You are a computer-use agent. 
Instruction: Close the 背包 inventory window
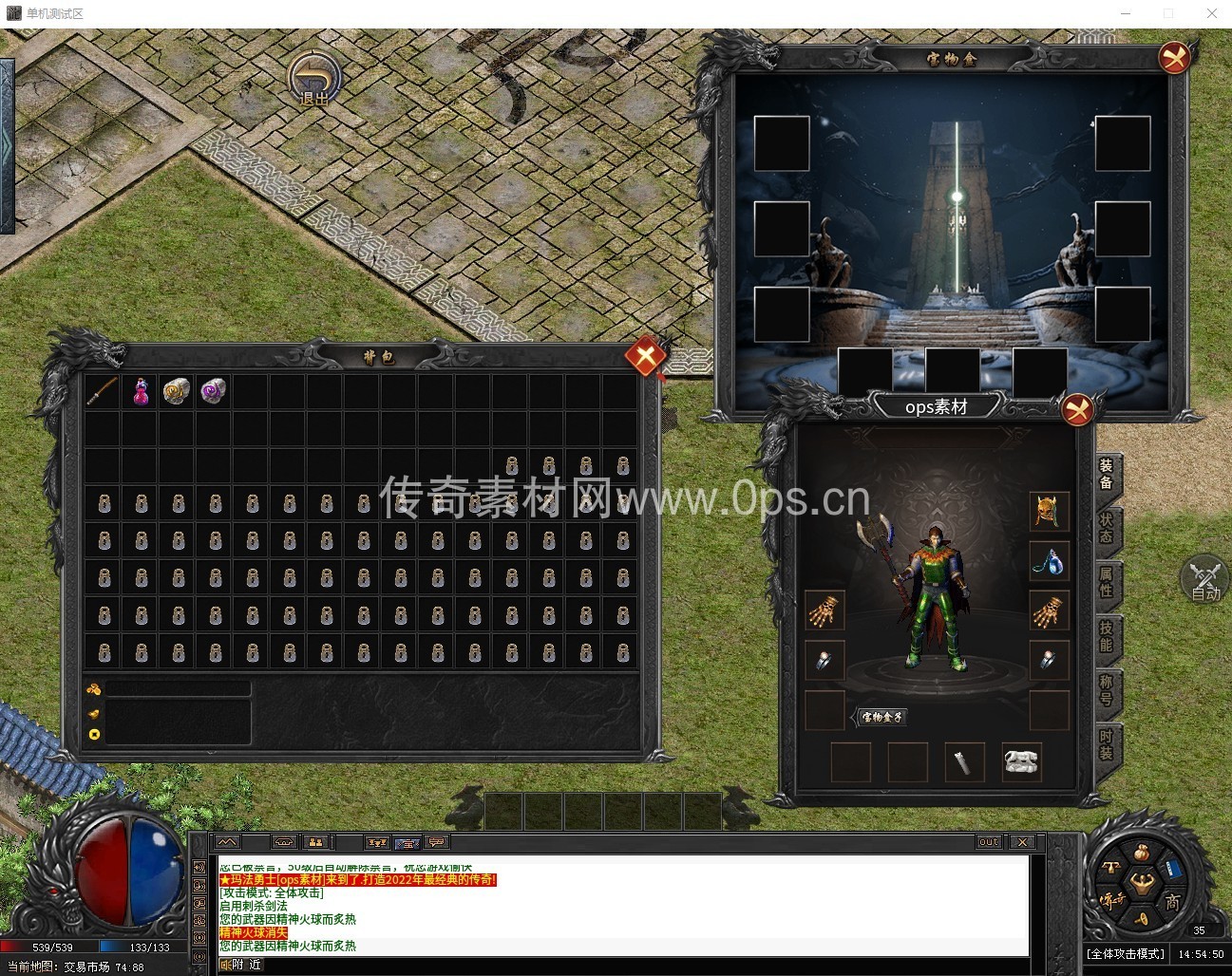pos(645,357)
